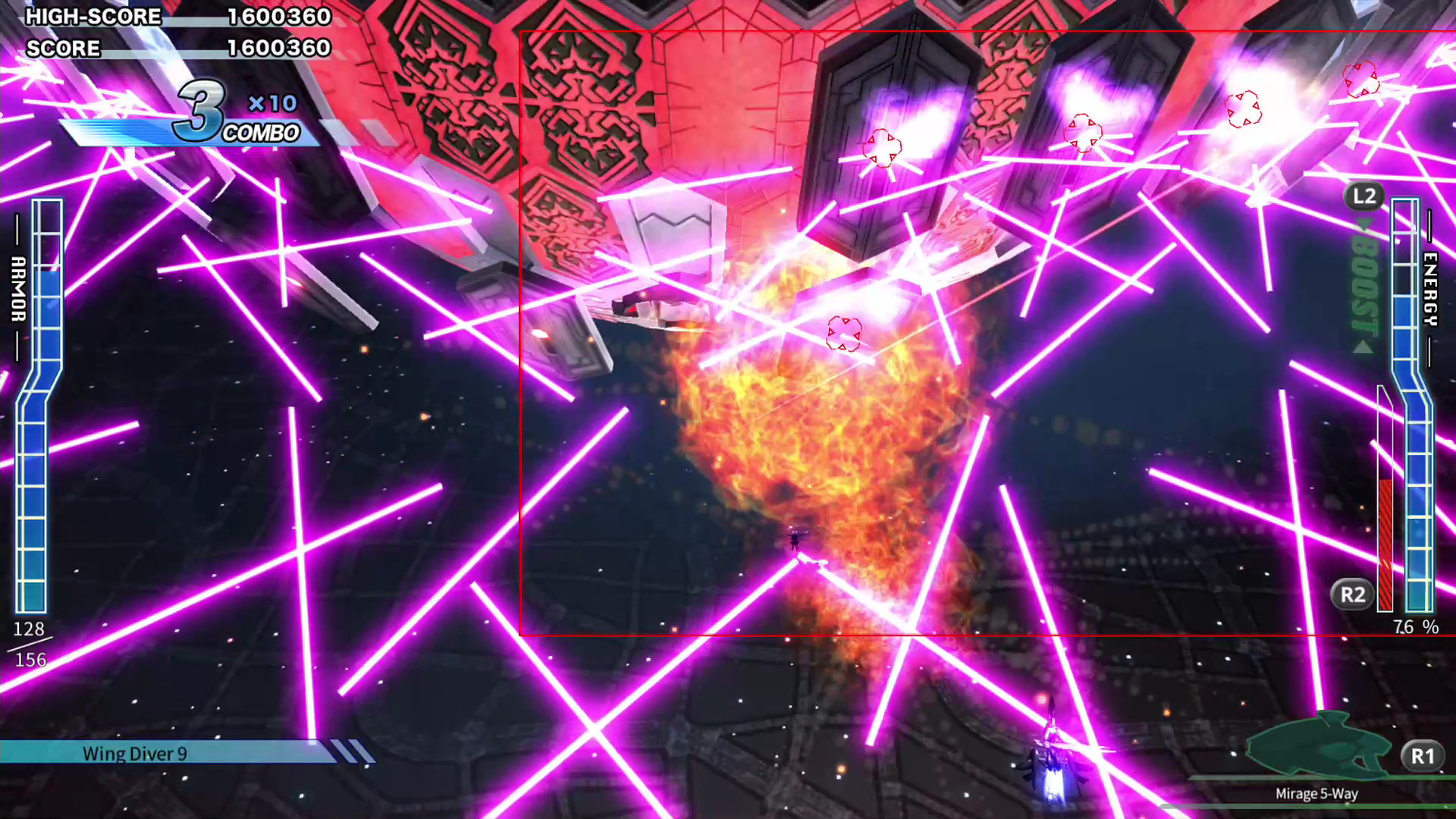
Task: Click the R1 weapon-switch icon
Action: (1423, 755)
